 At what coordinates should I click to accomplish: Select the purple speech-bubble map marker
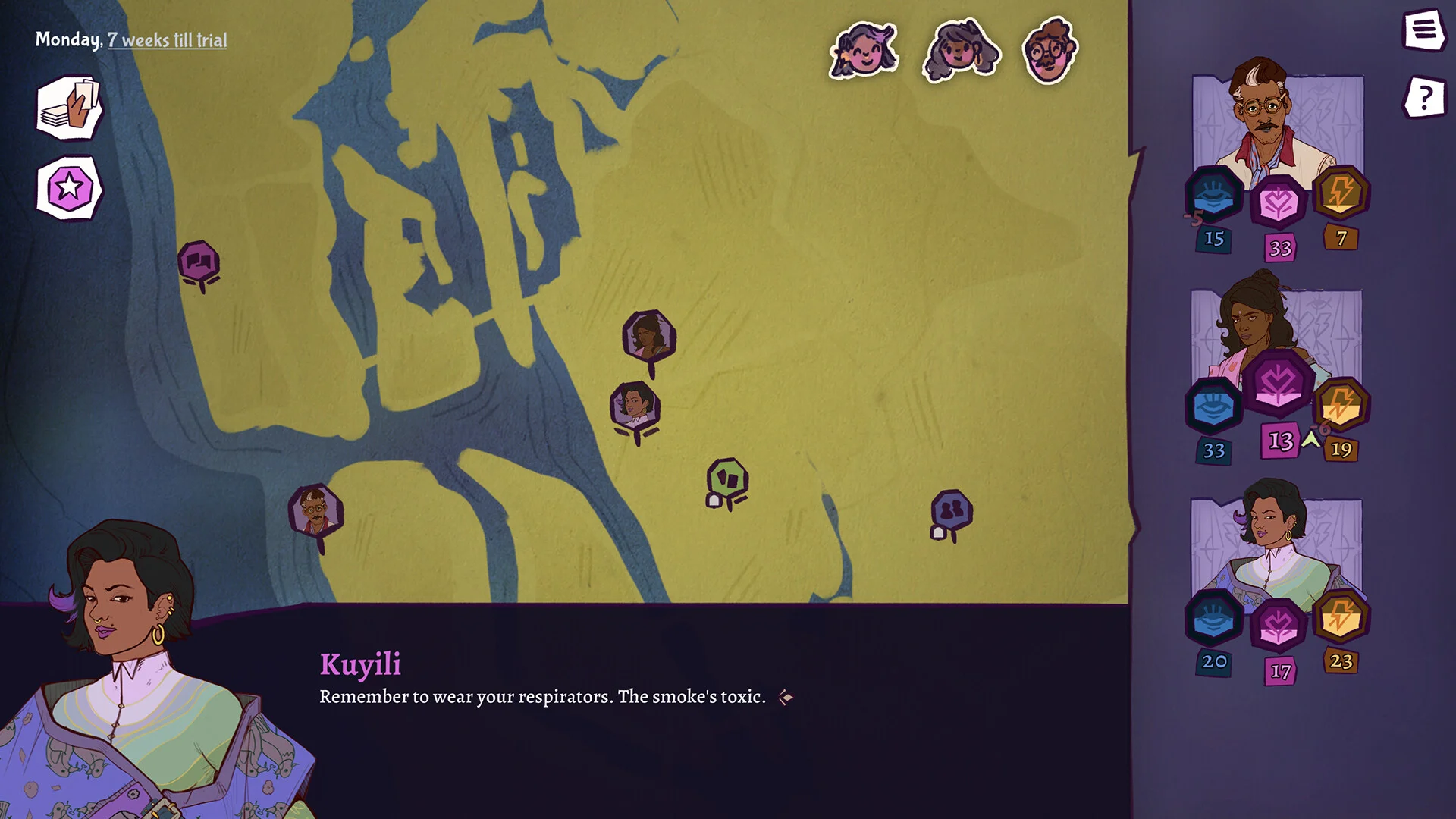(199, 262)
